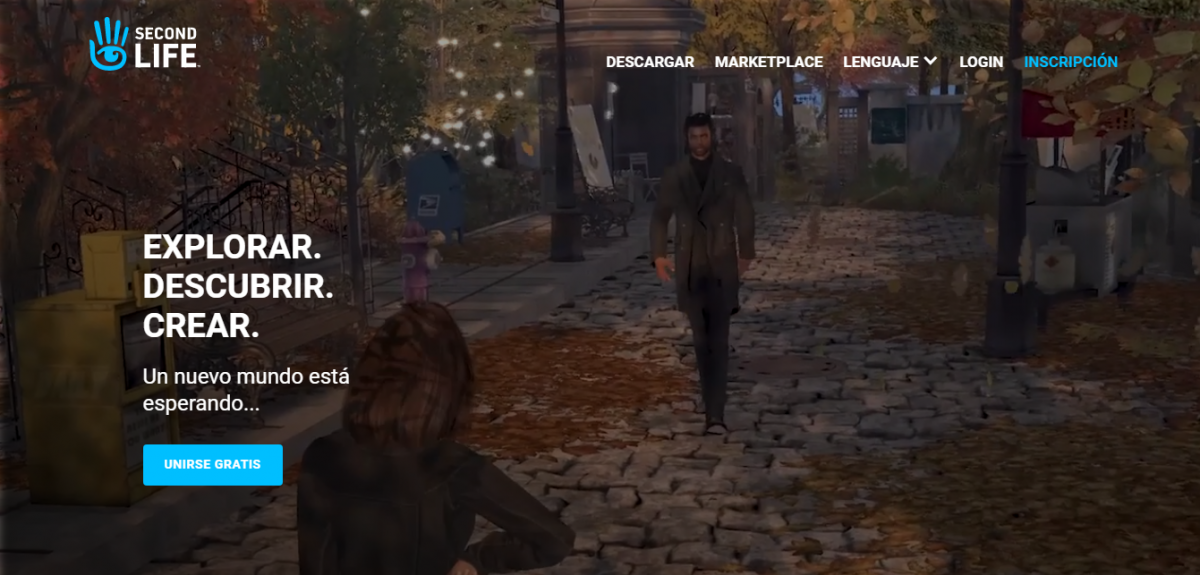Image resolution: width=1200 pixels, height=575 pixels.
Task: Expand the Lenguaje dropdown
Action: (x=890, y=62)
